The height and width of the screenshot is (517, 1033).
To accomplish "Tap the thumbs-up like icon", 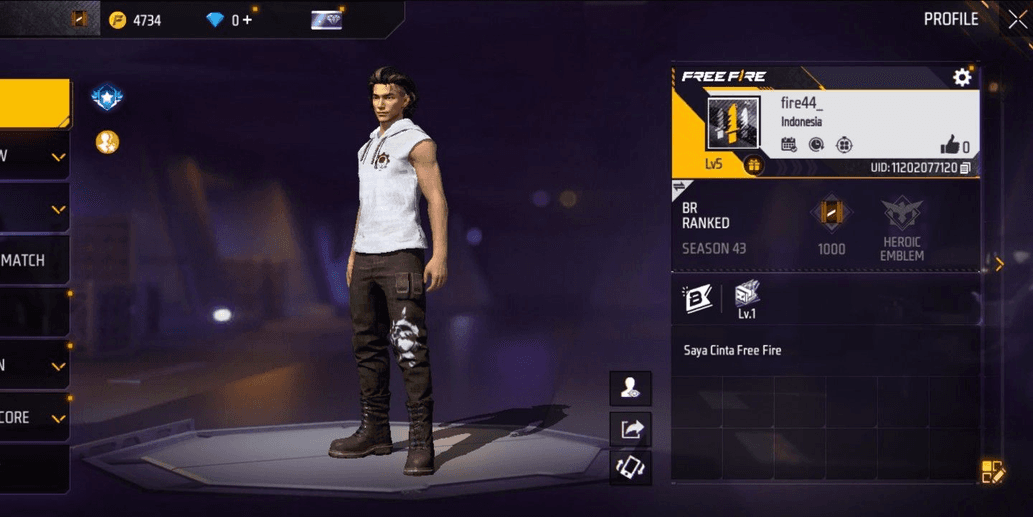I will 949,145.
